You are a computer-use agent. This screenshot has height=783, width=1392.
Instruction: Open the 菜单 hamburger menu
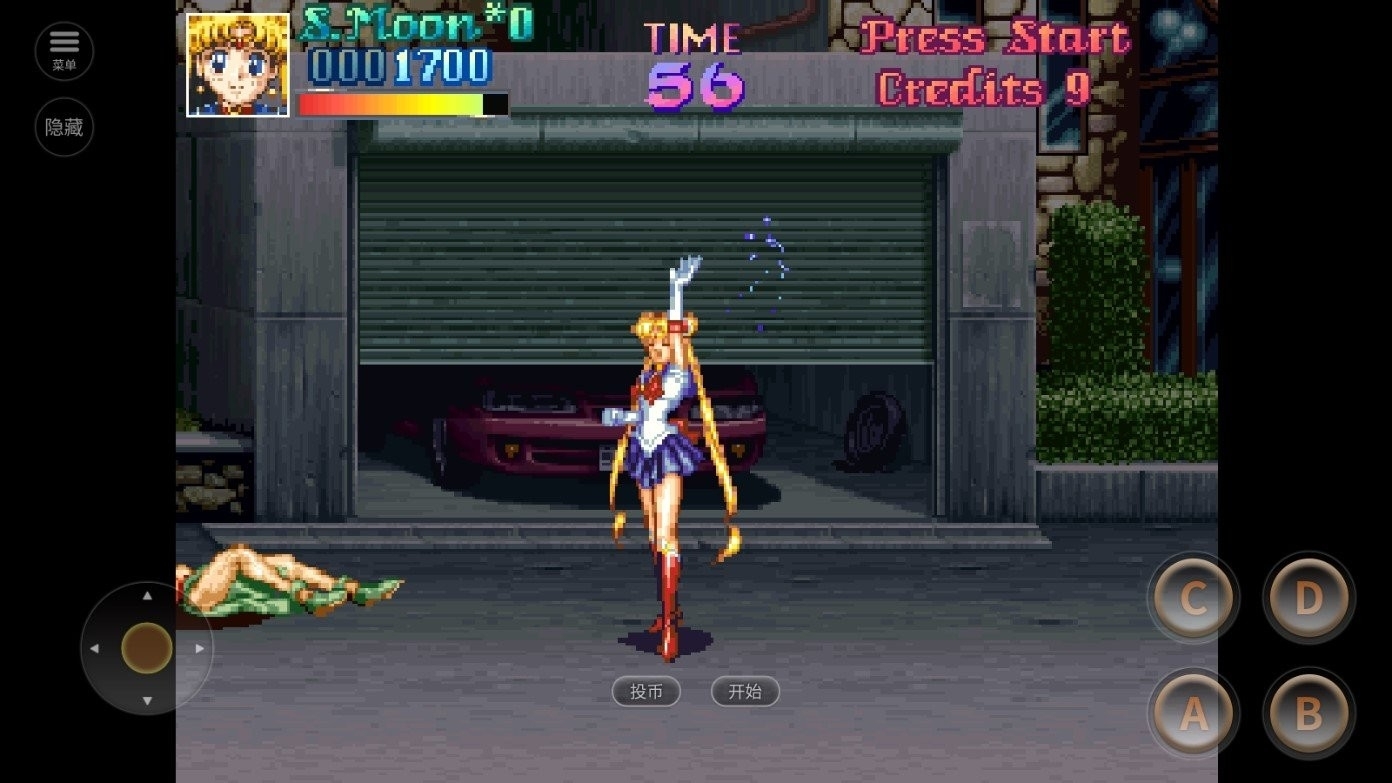64,51
